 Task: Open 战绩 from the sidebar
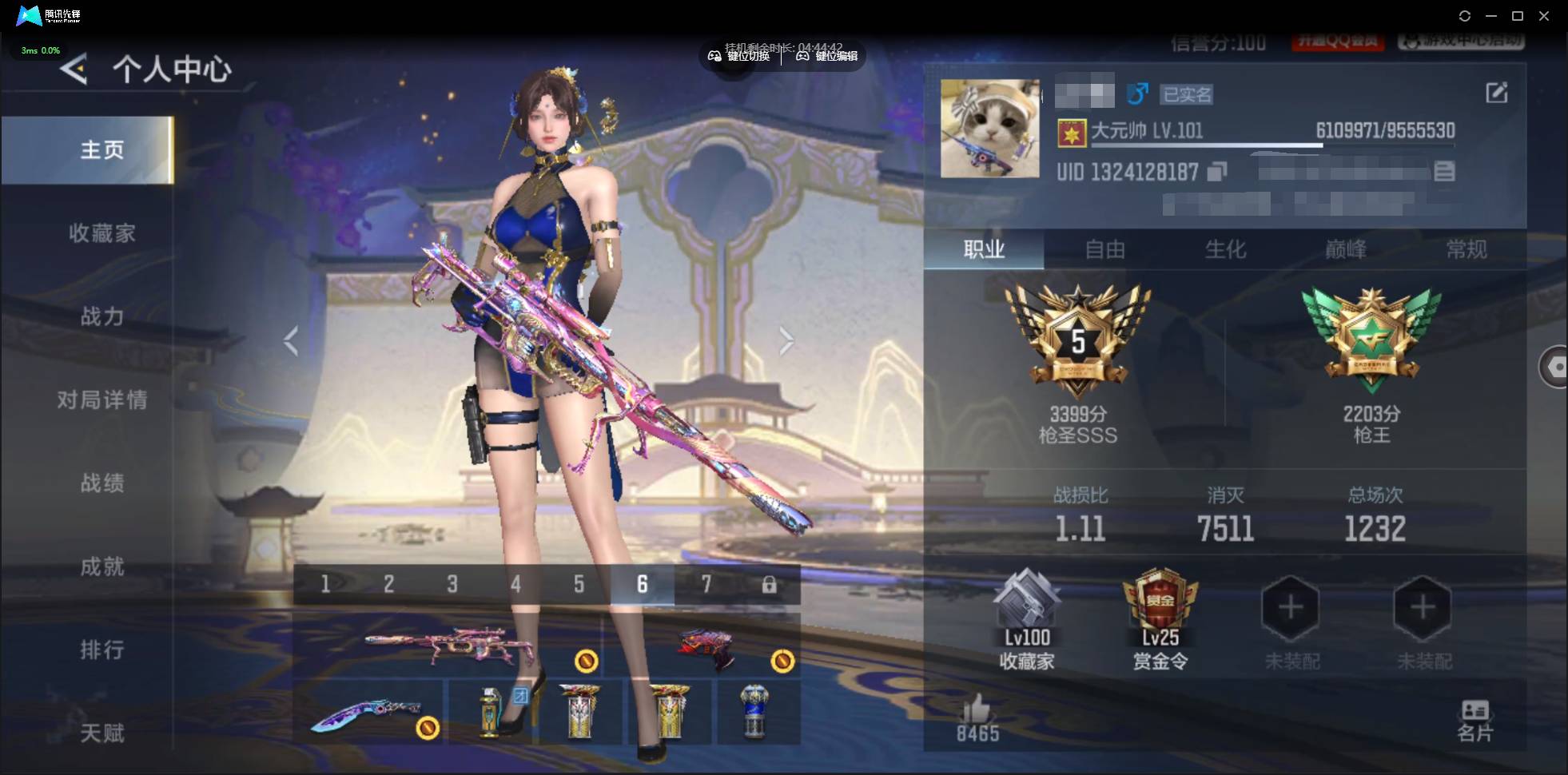coord(102,484)
